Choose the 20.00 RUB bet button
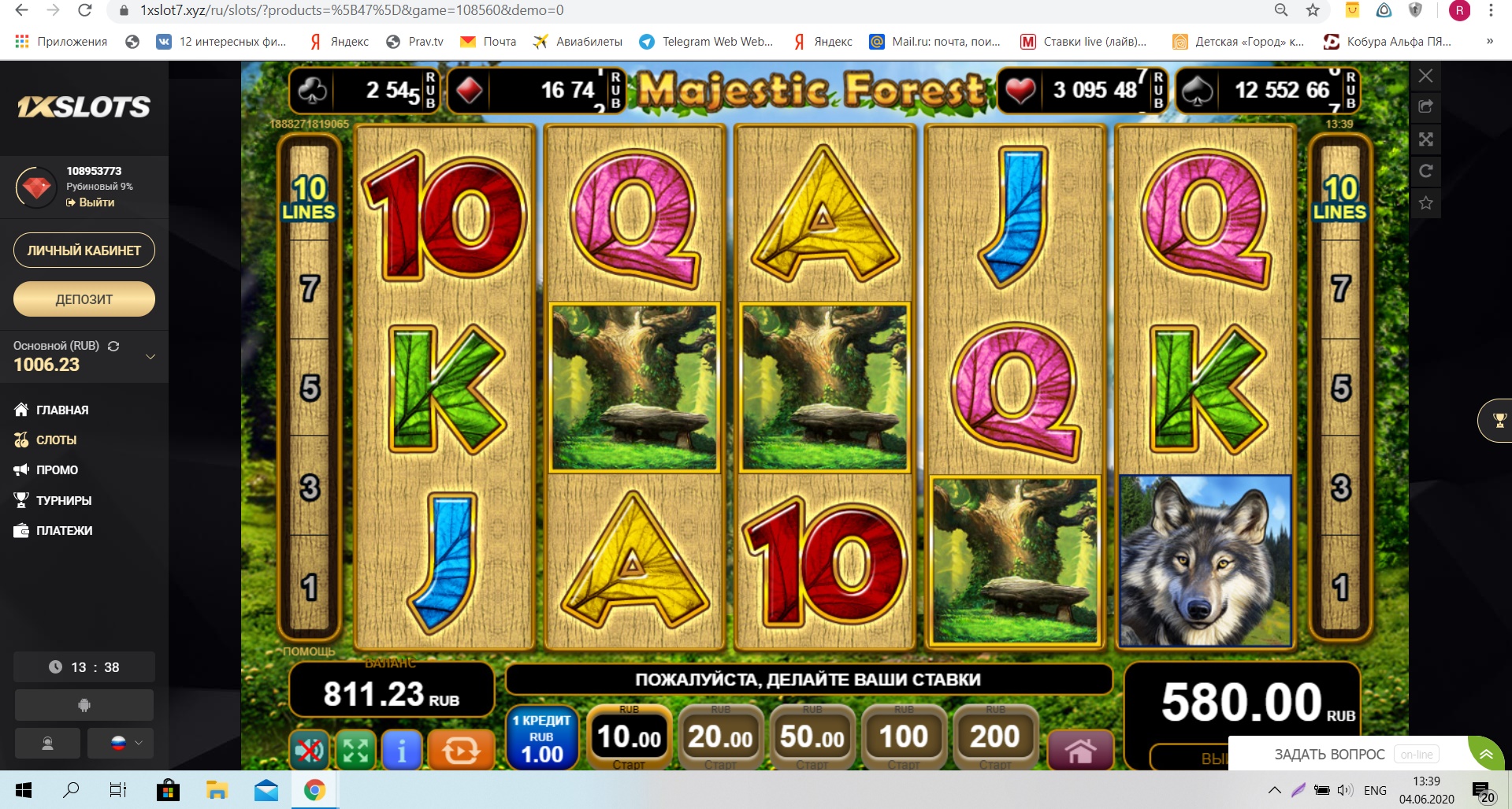Screen dimensions: 1512x809 click(x=720, y=737)
